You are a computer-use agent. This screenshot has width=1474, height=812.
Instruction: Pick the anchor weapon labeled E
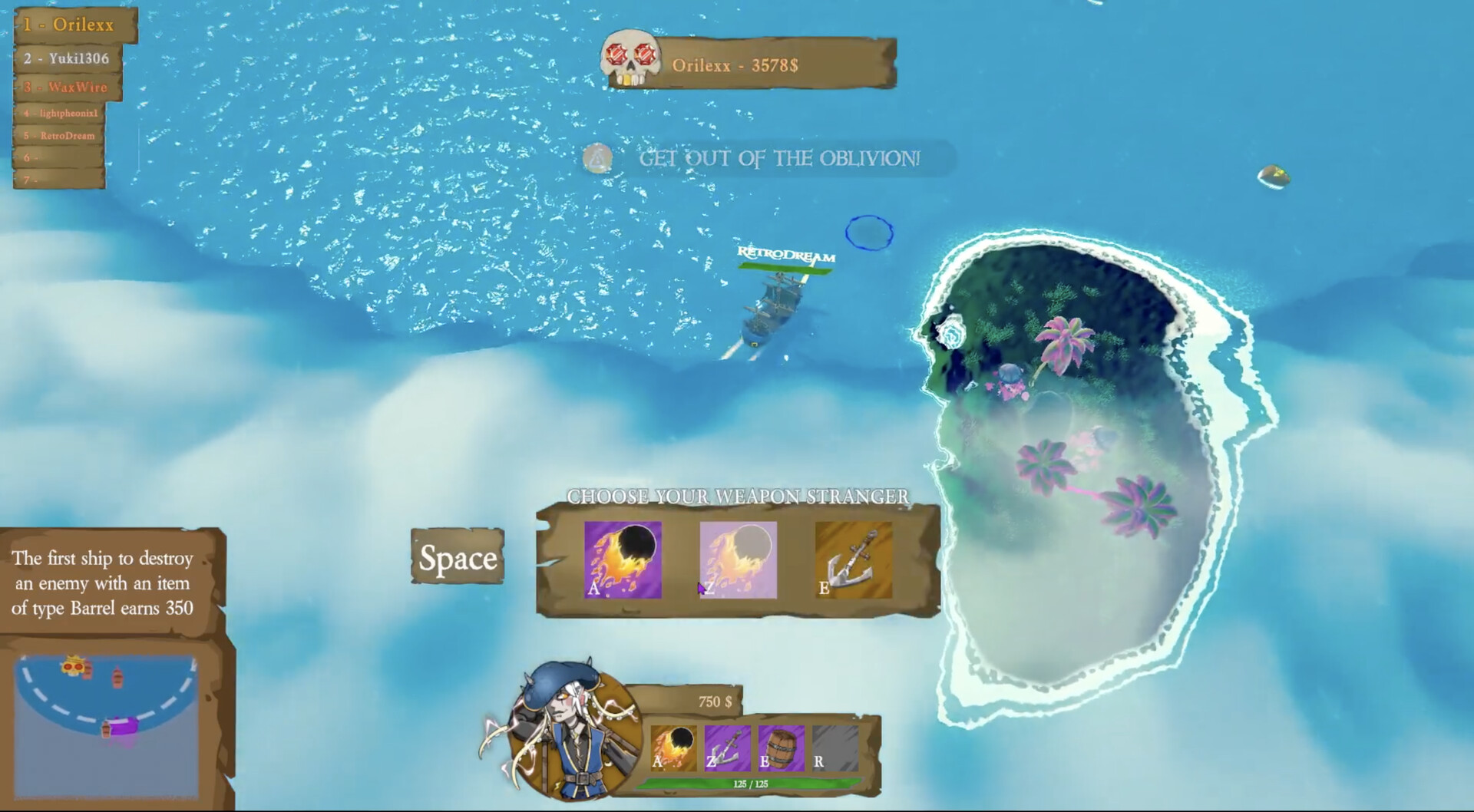[854, 561]
